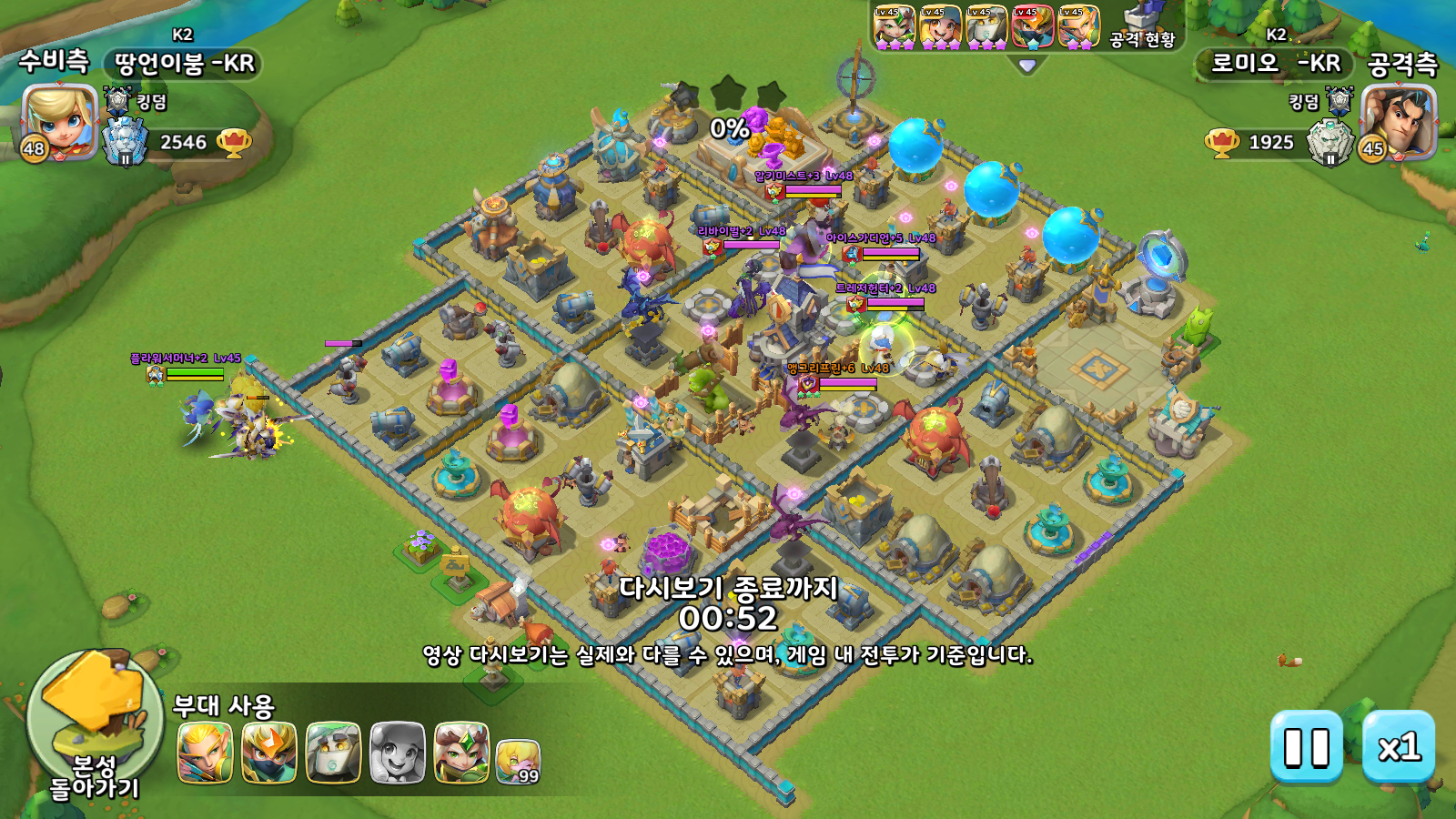Screen dimensions: 1456x819
Task: Select the fairy unit with 99 count
Action: (518, 762)
